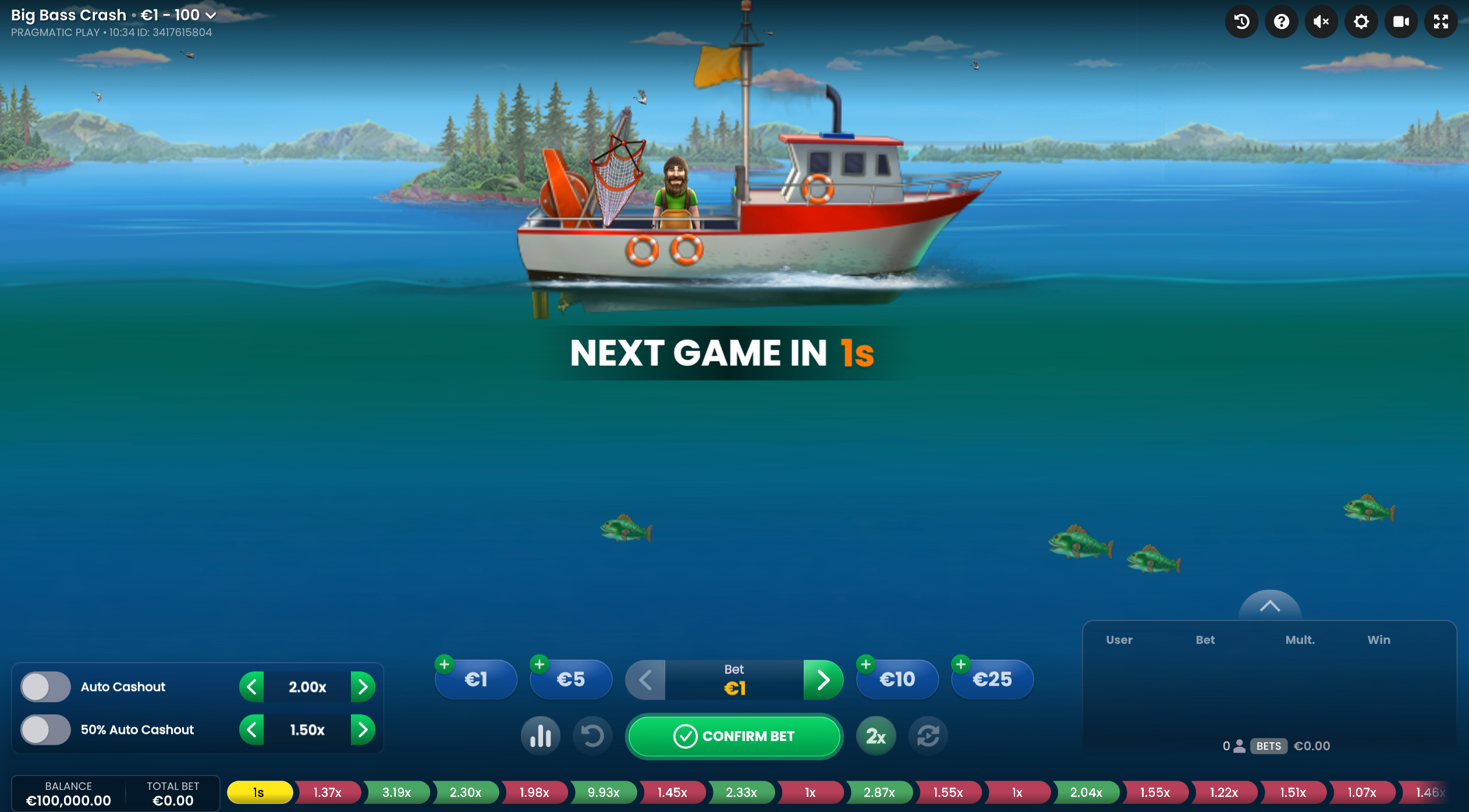This screenshot has width=1469, height=812.
Task: Click the rebet/undo icon
Action: click(x=592, y=735)
